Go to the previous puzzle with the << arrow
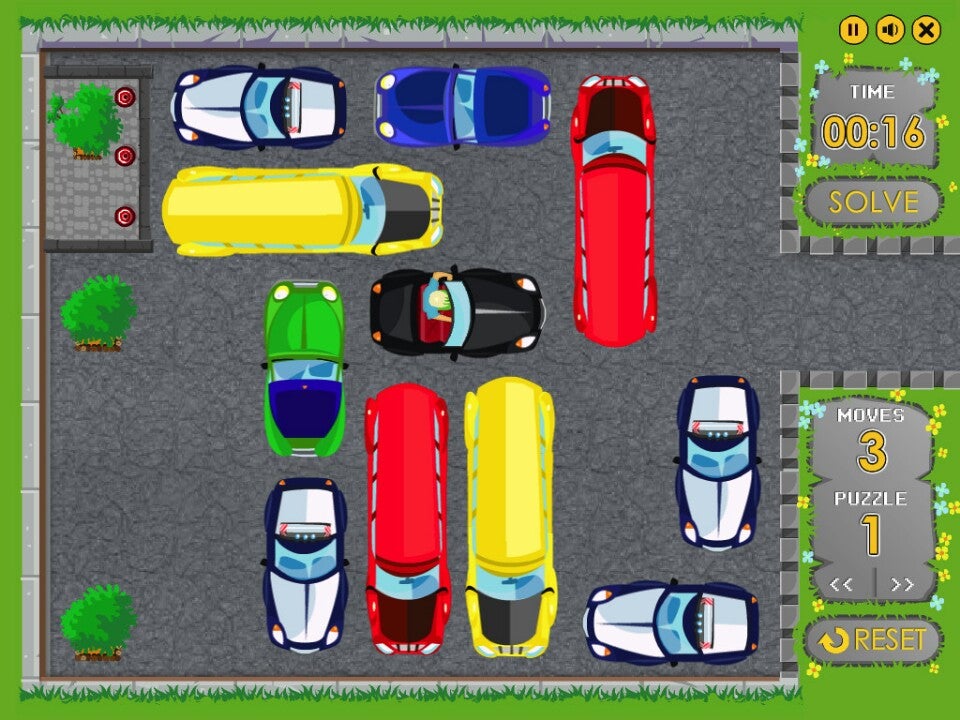Screen dimensions: 960x720 [x=841, y=584]
